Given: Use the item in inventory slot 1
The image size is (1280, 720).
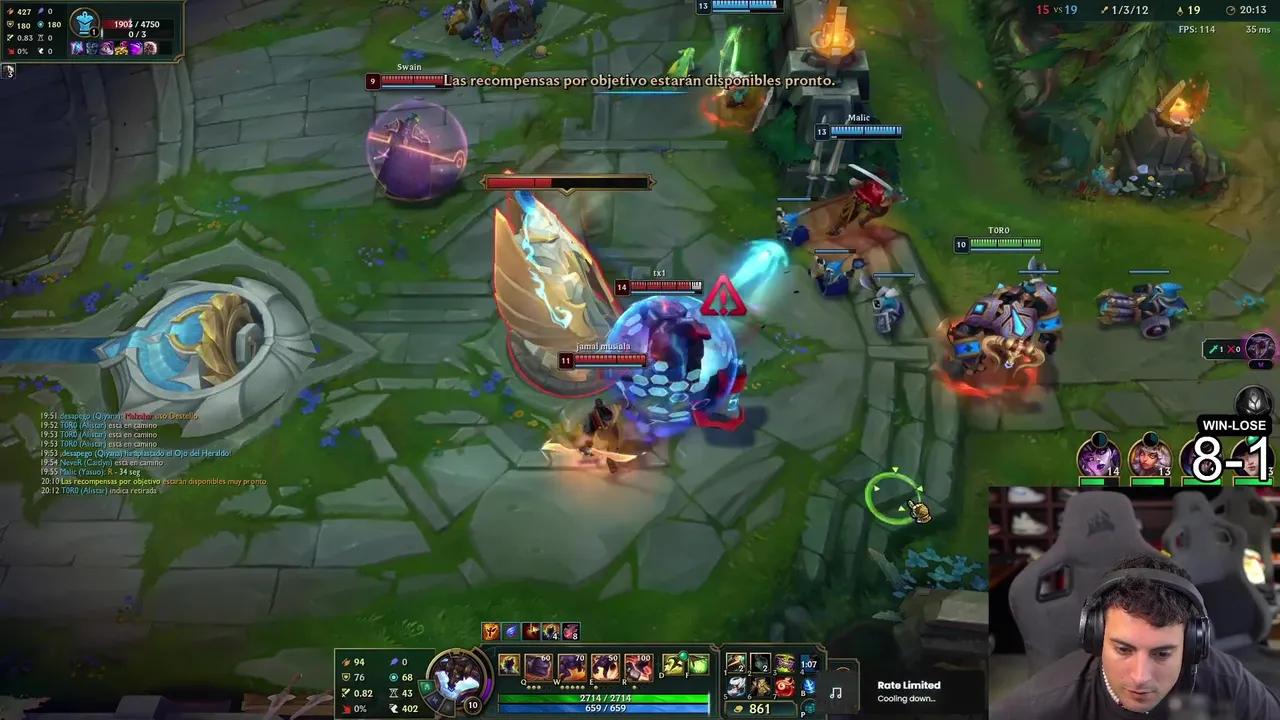Looking at the screenshot, I should point(736,662).
